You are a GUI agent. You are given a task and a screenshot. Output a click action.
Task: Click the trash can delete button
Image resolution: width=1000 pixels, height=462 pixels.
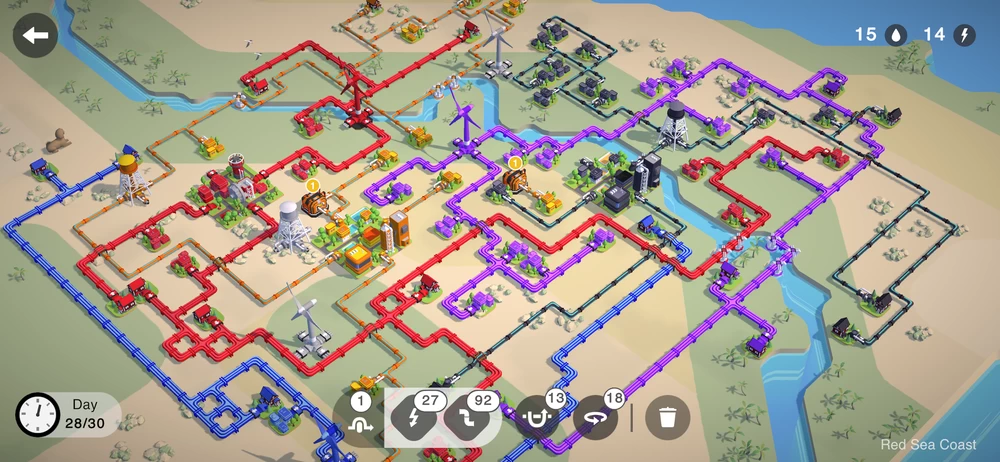coord(667,418)
